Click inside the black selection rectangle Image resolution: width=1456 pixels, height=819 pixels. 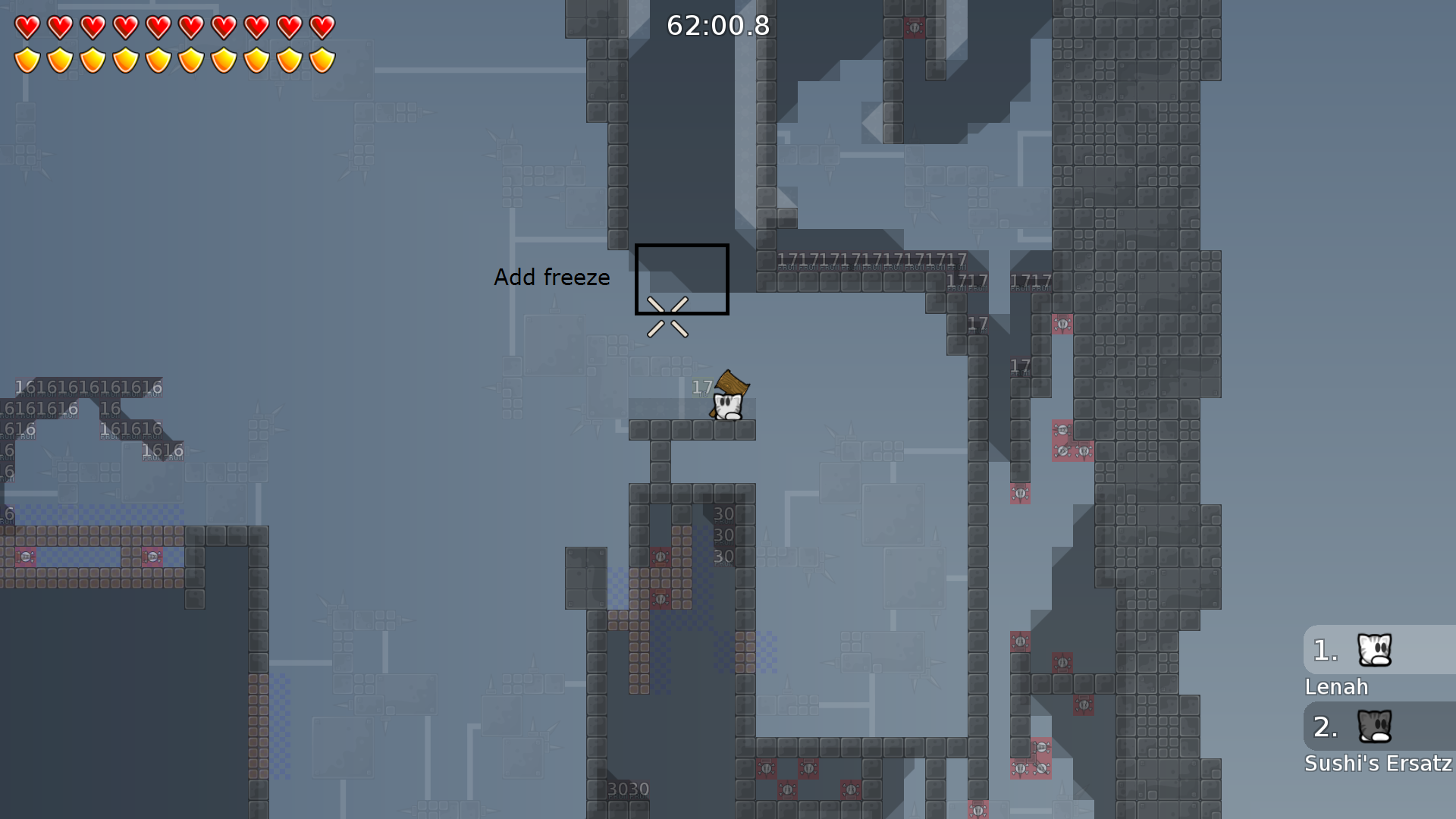(681, 278)
